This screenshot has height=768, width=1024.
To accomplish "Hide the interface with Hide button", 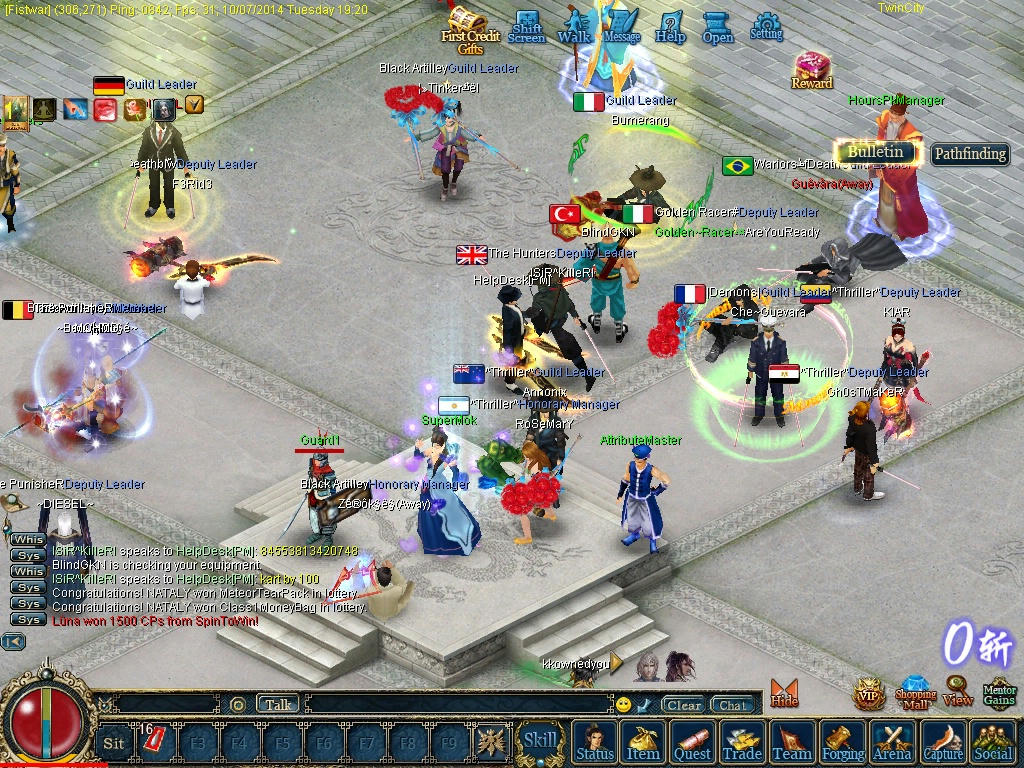I will click(x=784, y=693).
